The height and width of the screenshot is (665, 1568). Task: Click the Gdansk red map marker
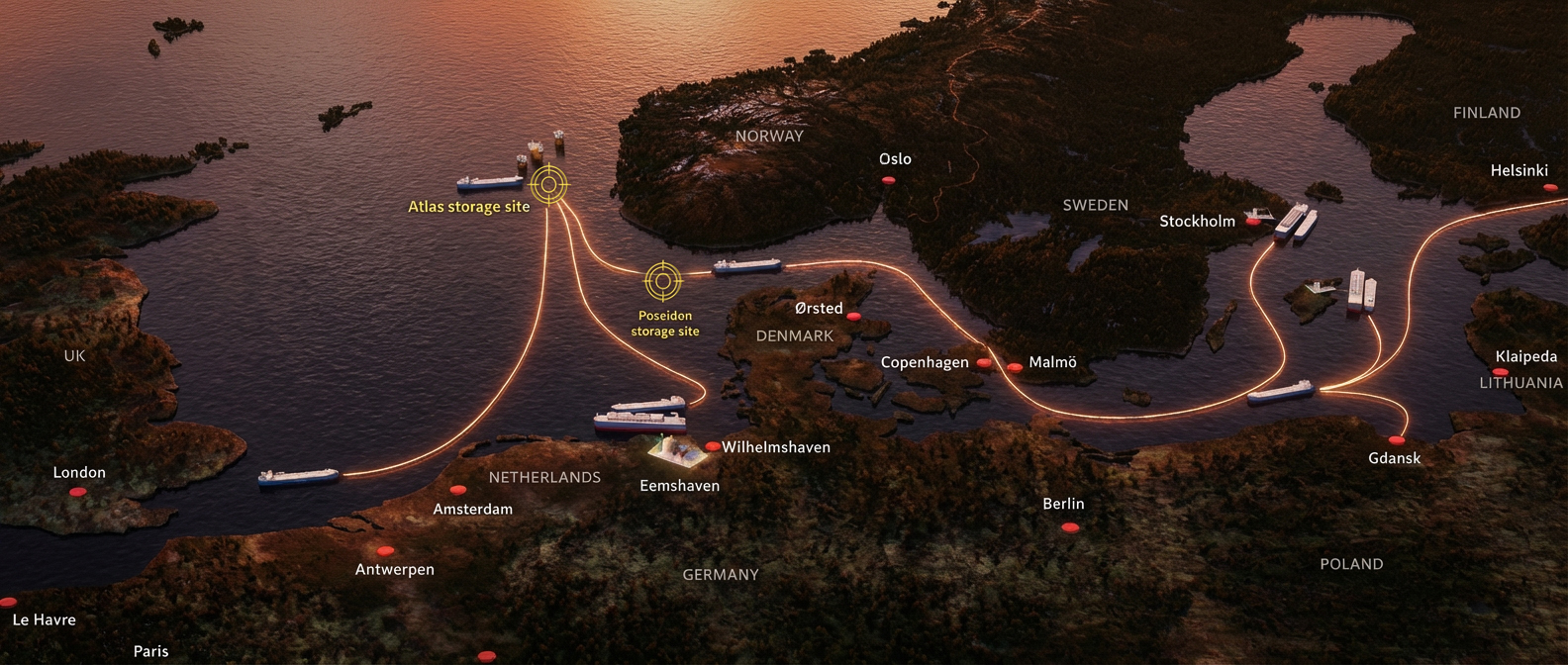pyautogui.click(x=1397, y=440)
